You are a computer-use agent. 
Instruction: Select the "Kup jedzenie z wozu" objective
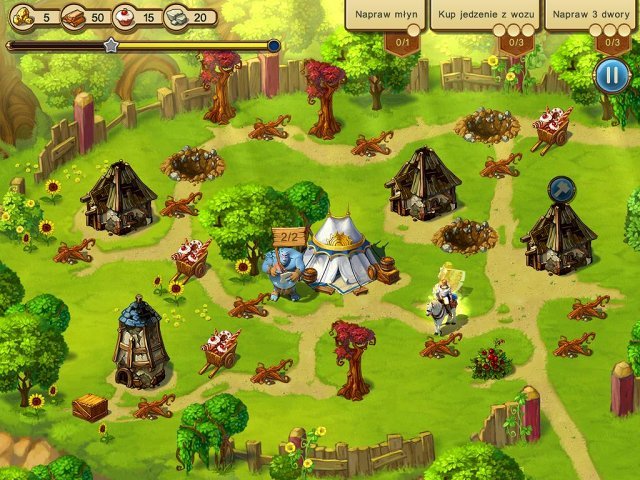point(485,16)
